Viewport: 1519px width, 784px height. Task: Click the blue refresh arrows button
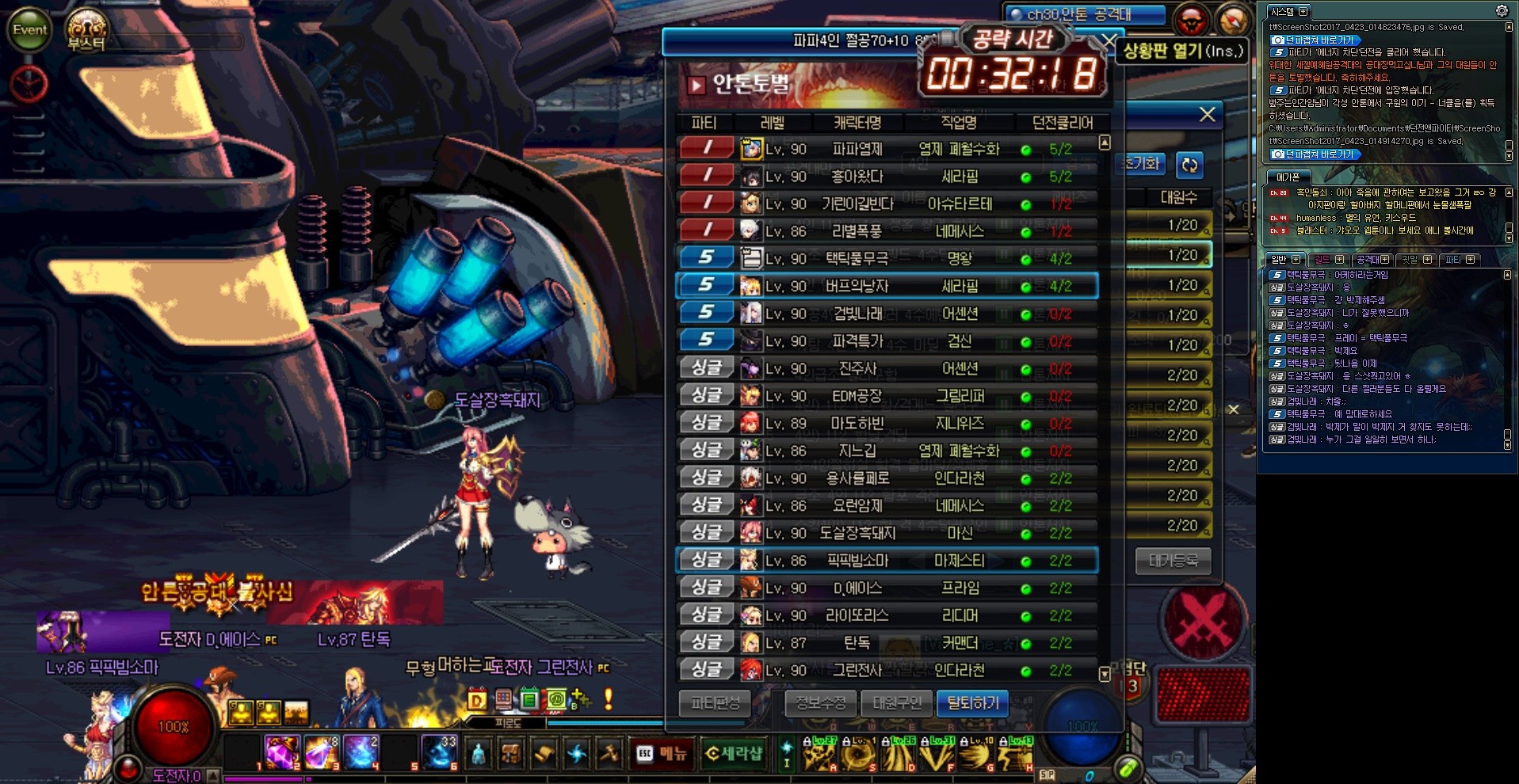point(1189,165)
